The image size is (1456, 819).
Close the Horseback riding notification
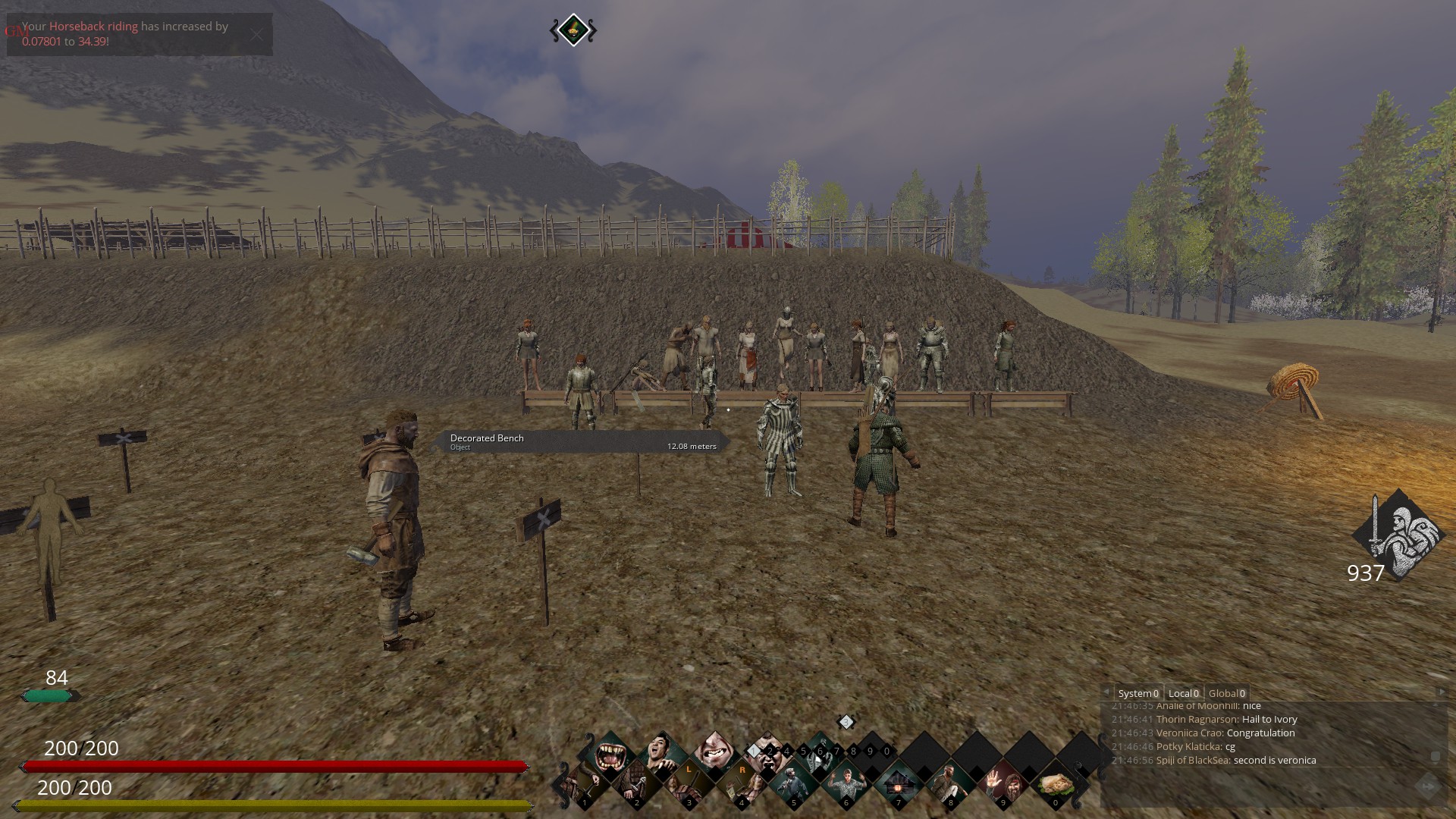click(x=257, y=34)
